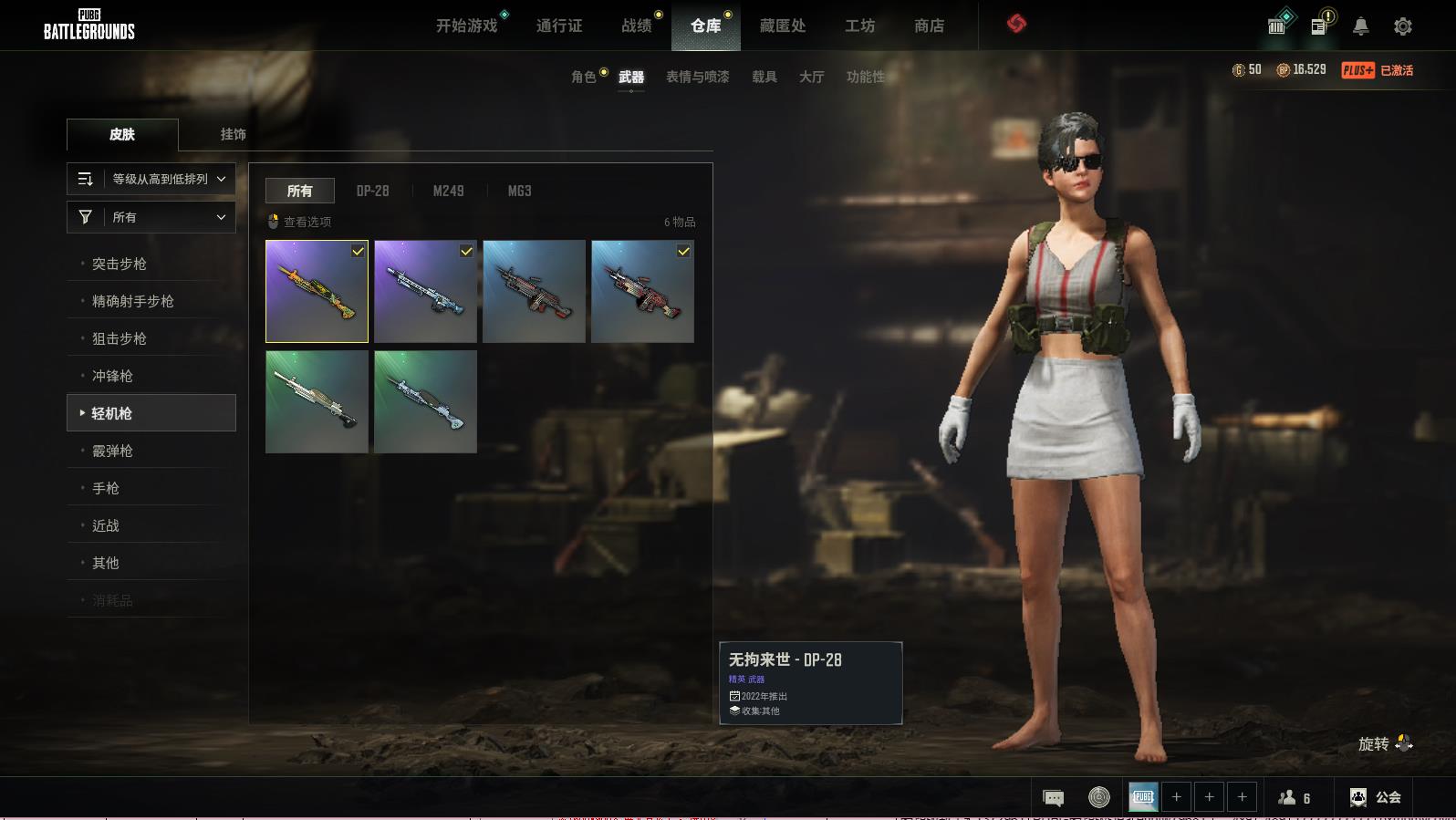Select the 挂饰 charms tab
1456x820 pixels.
tap(233, 134)
